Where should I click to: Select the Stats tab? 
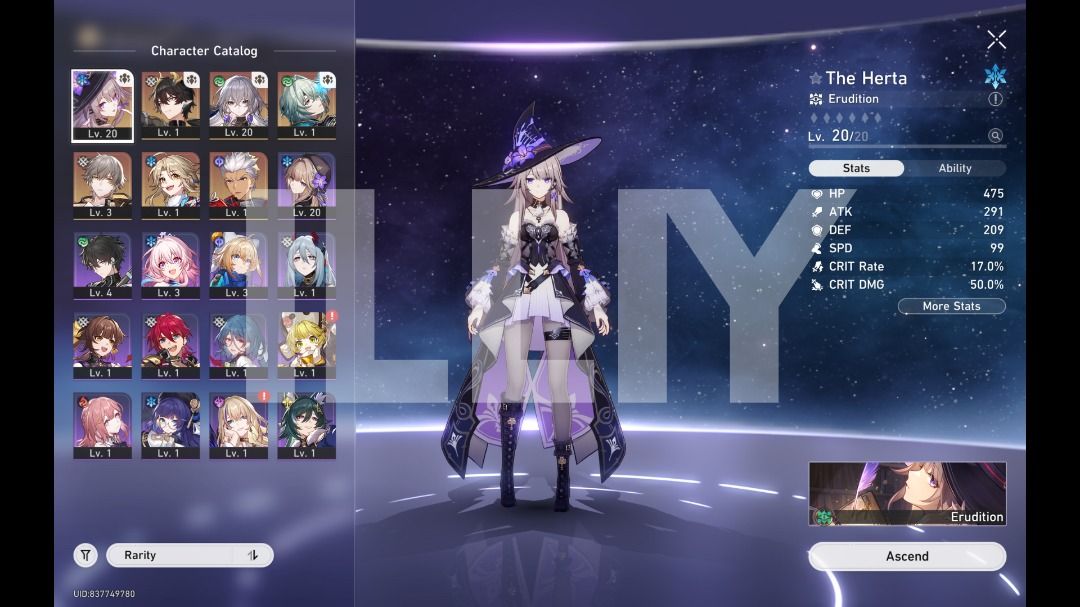click(x=856, y=168)
